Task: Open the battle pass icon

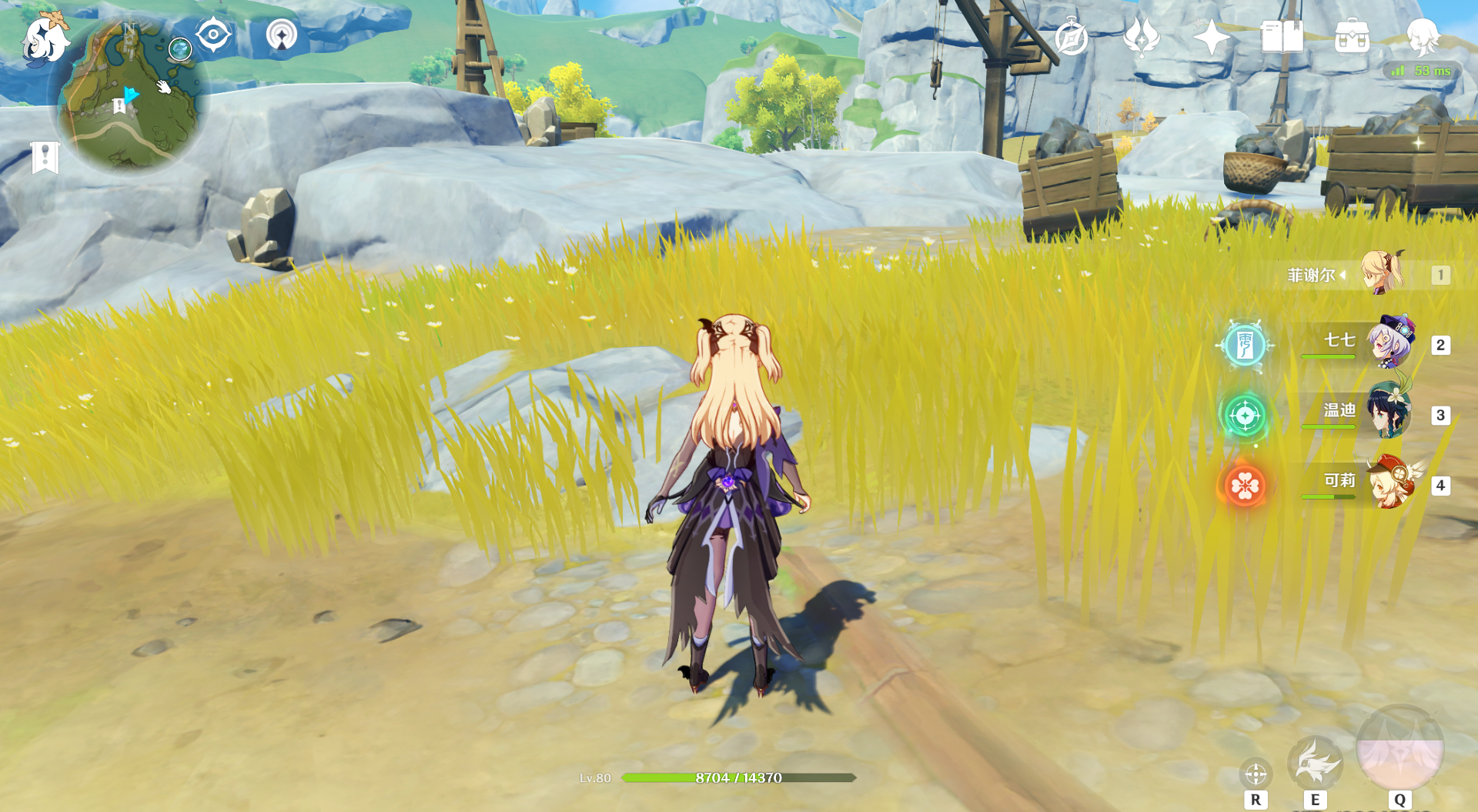Action: [1141, 37]
